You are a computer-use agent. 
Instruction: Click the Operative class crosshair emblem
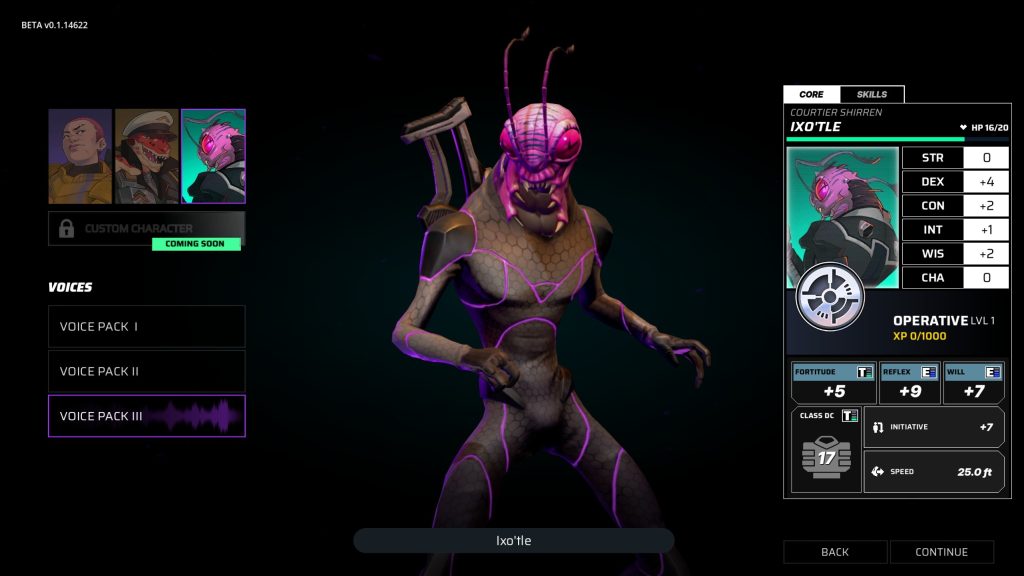(829, 298)
